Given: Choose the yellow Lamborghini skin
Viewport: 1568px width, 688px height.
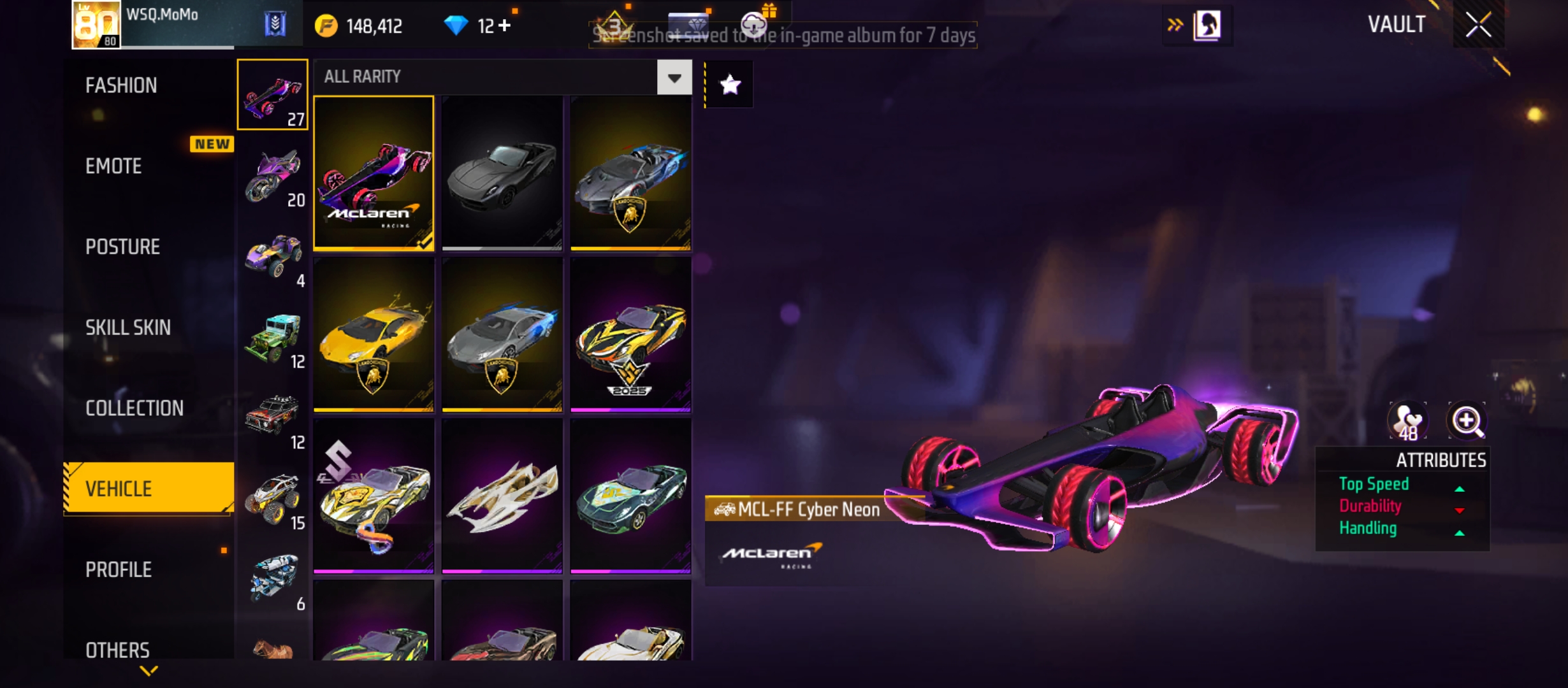Looking at the screenshot, I should [x=374, y=334].
